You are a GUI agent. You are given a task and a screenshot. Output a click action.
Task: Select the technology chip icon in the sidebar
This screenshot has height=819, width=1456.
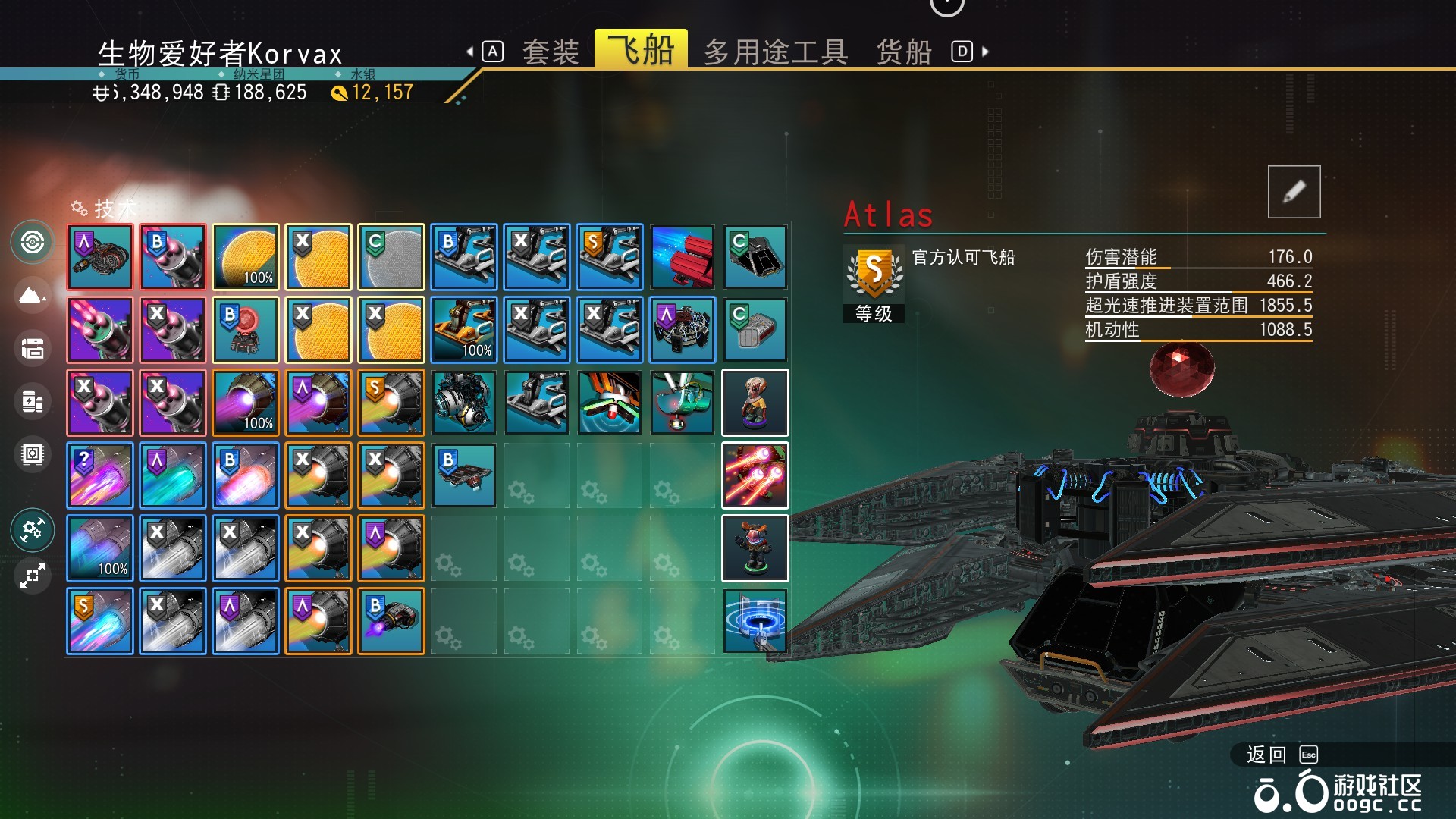(x=32, y=453)
